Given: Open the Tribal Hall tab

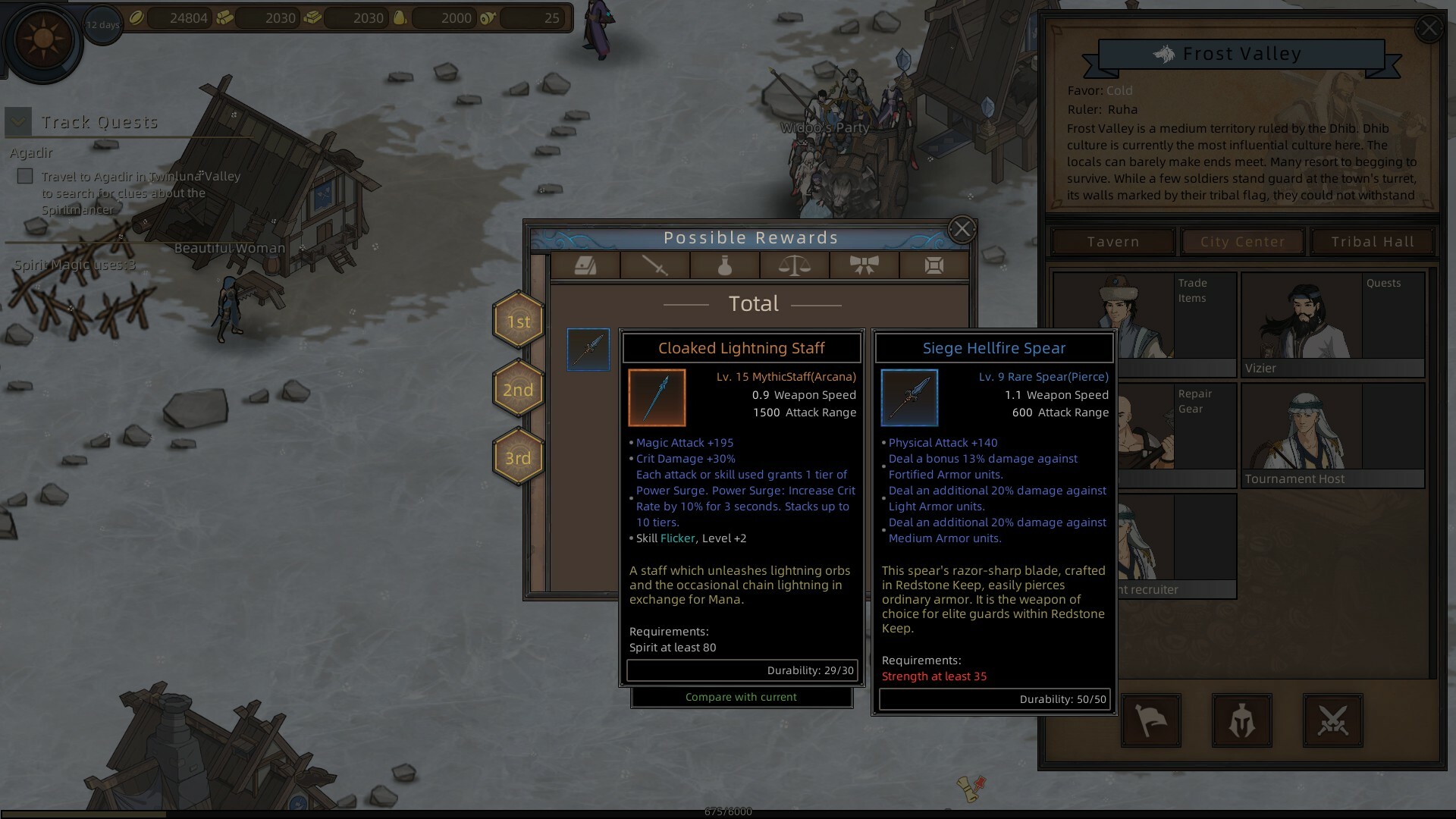Looking at the screenshot, I should click(x=1372, y=241).
